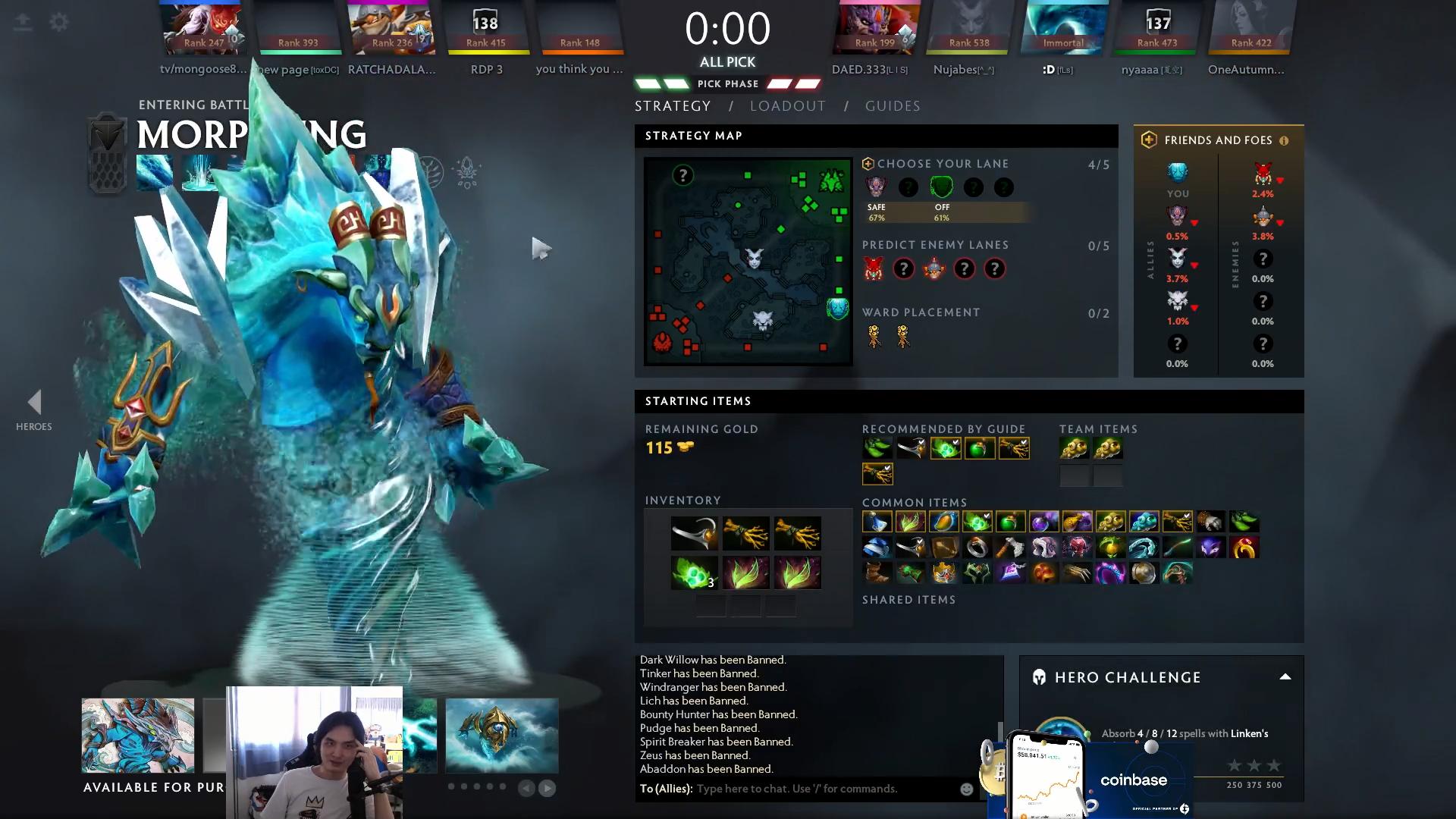Open the Friends and Foes info icon
The height and width of the screenshot is (819, 1456).
click(x=1284, y=140)
